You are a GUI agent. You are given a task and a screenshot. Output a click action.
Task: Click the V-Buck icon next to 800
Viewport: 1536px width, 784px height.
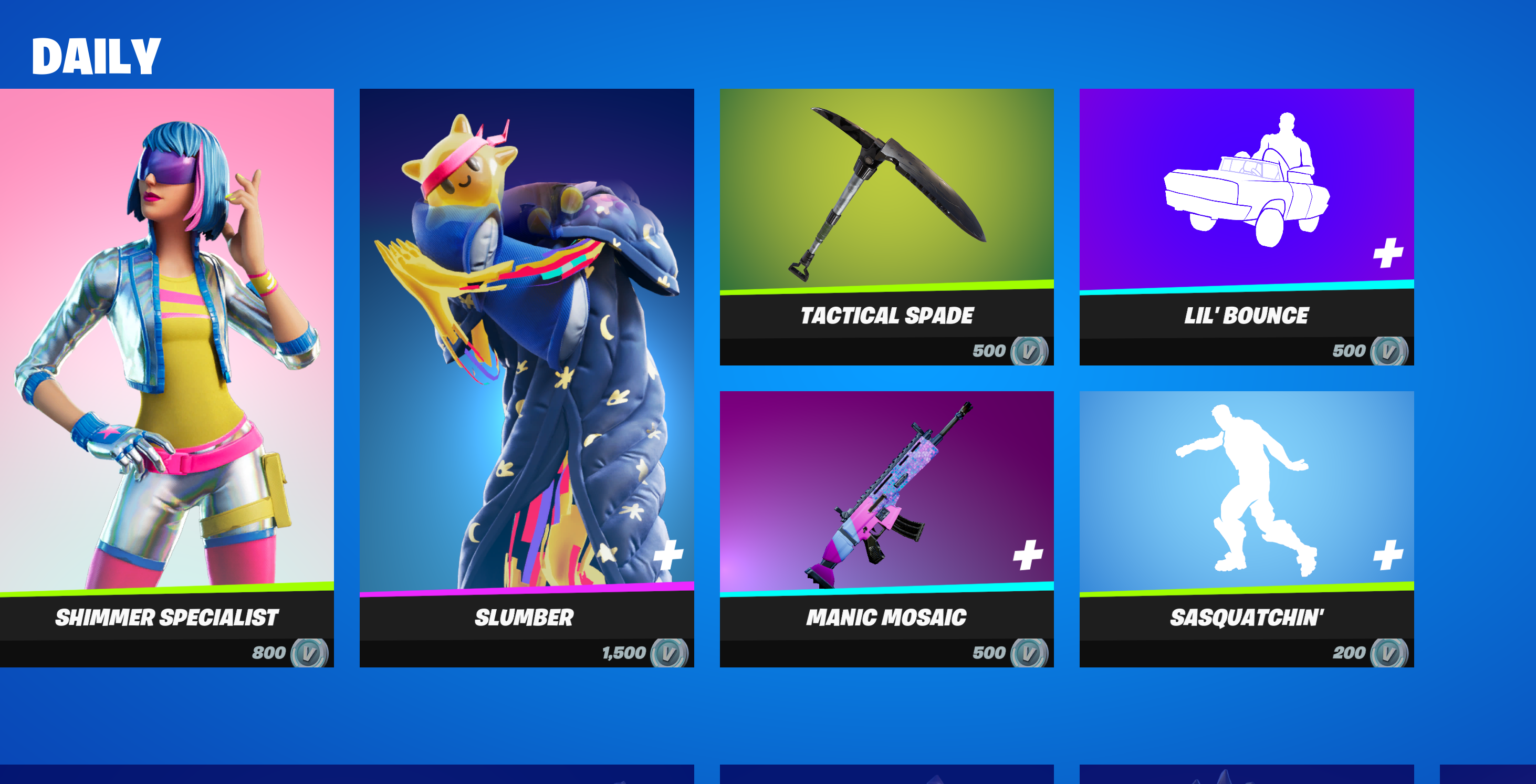(311, 653)
